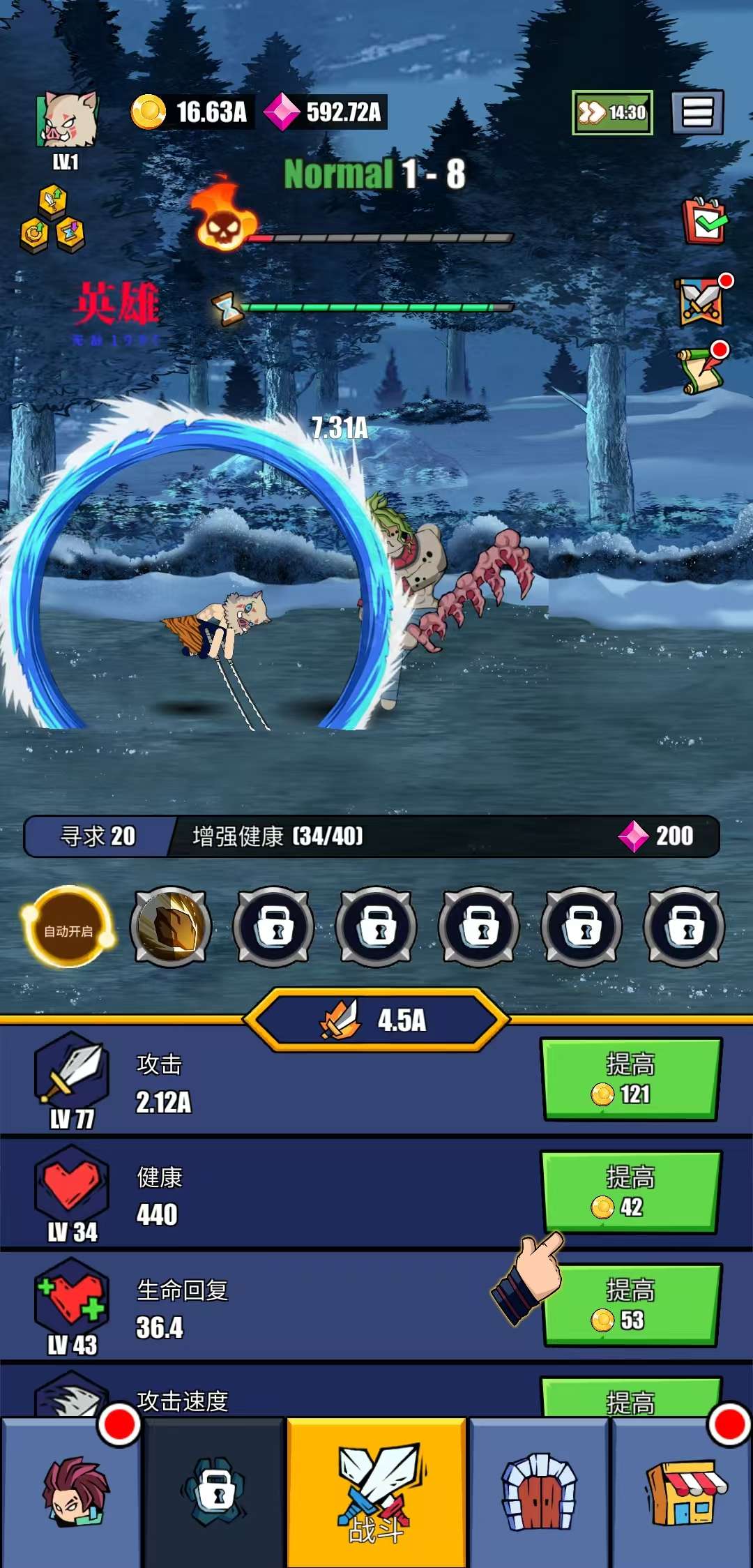Claim the 增强健康 quest reward bar

point(372,836)
